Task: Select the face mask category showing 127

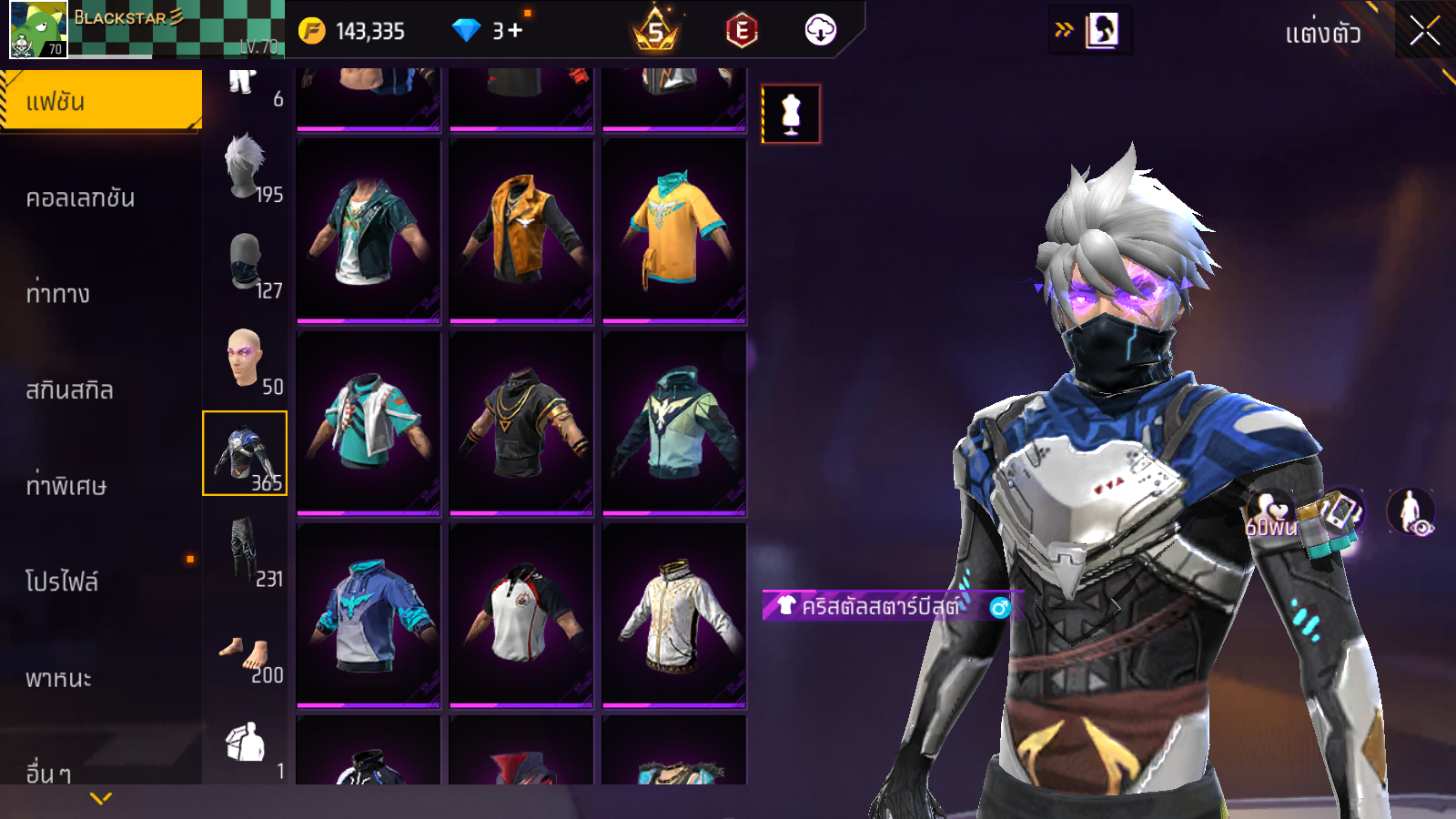Action: pos(246,264)
